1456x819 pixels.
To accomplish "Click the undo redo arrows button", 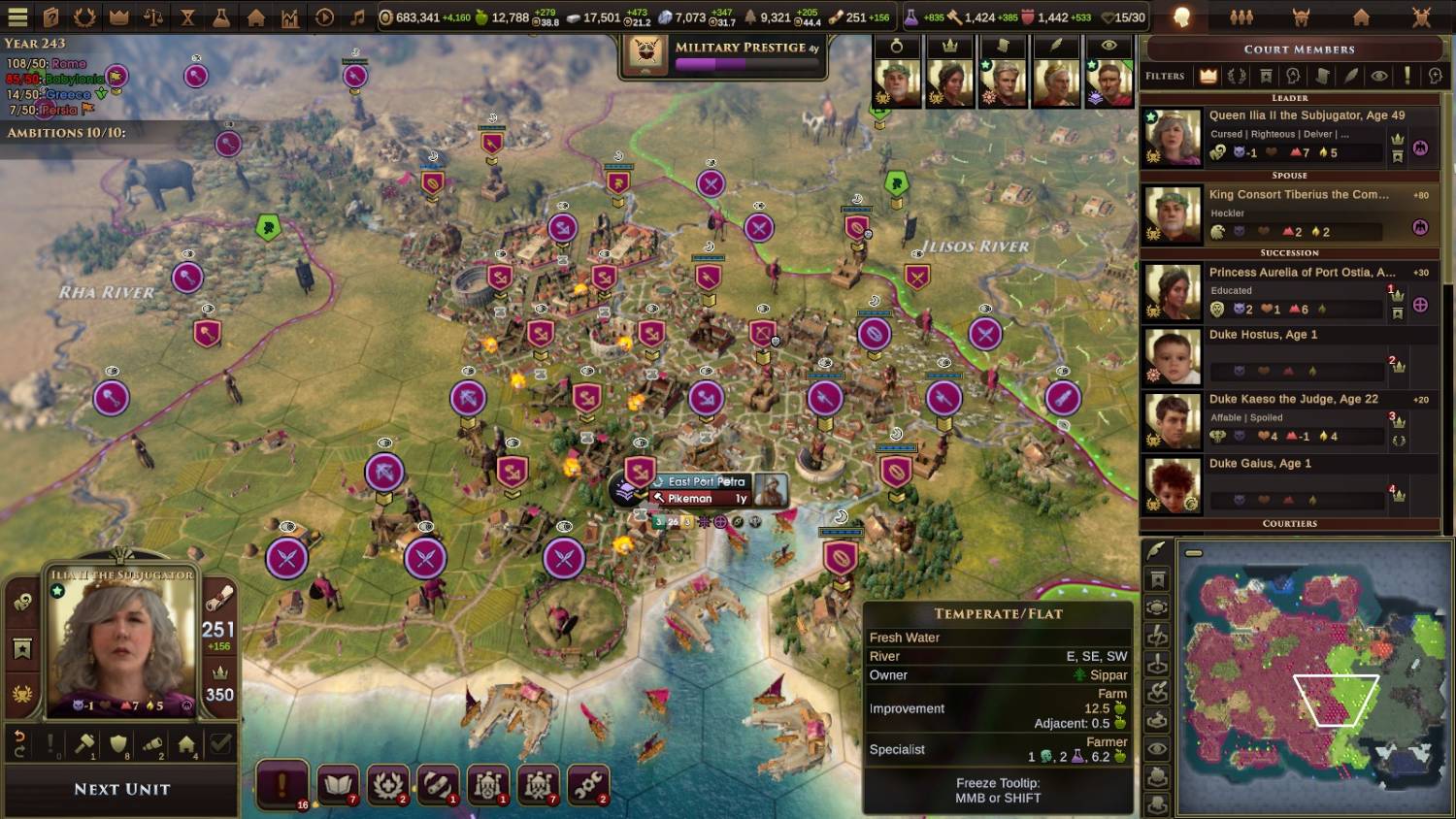I will pyautogui.click(x=19, y=743).
